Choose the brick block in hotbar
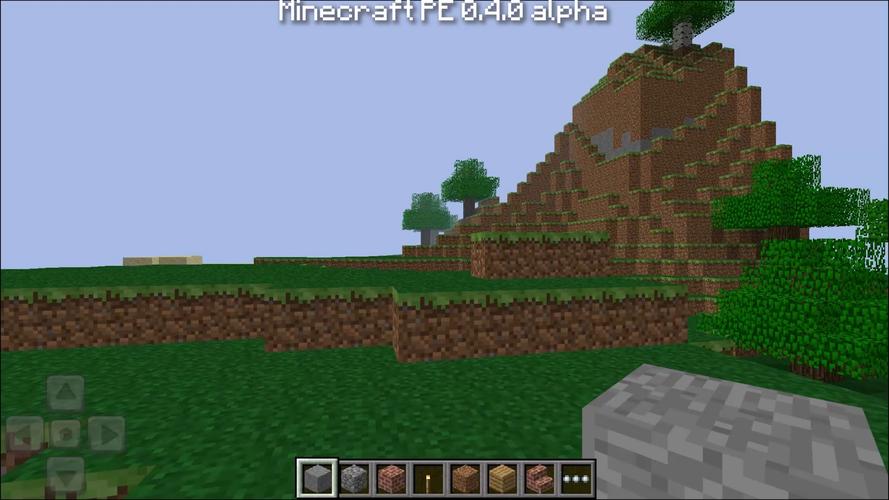The image size is (889, 500). coord(391,478)
